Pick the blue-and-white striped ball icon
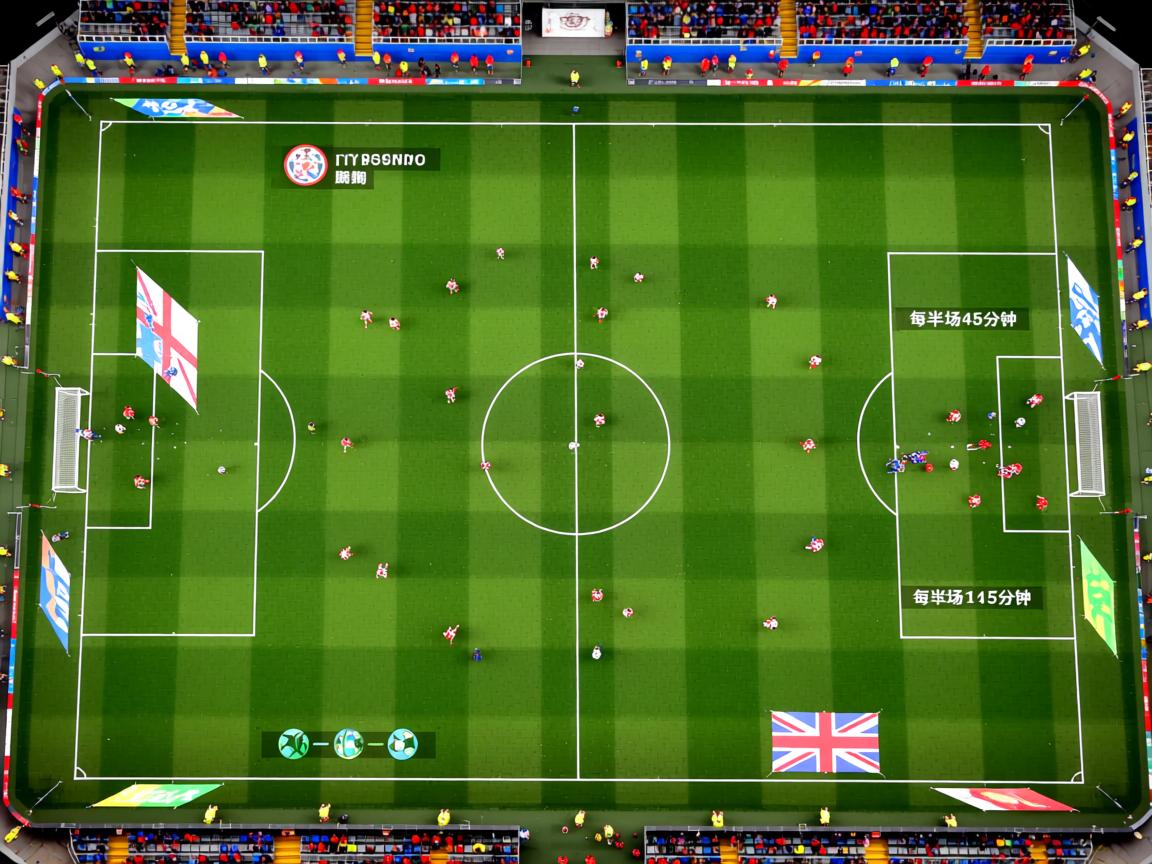 [348, 744]
